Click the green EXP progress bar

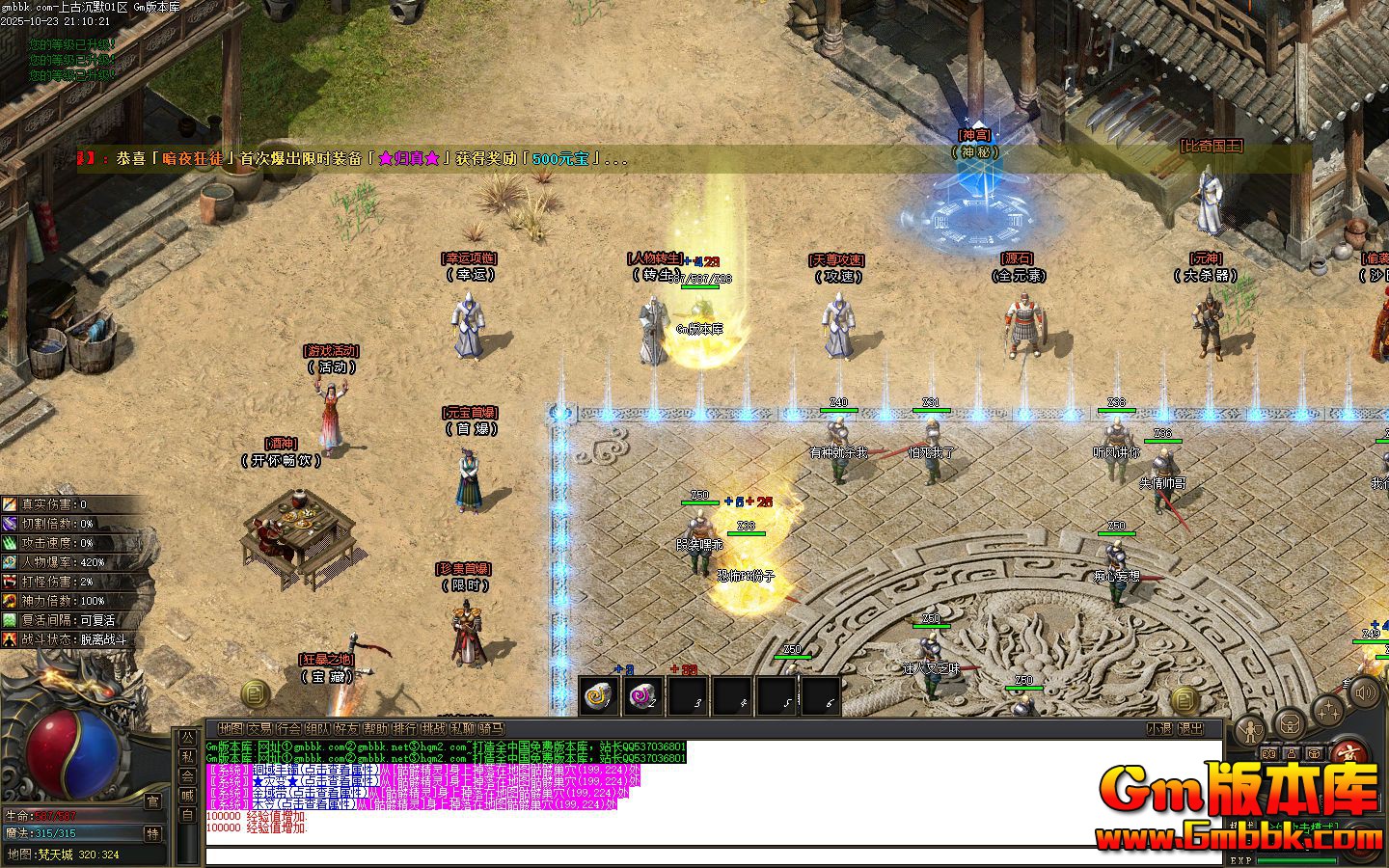[1296, 859]
